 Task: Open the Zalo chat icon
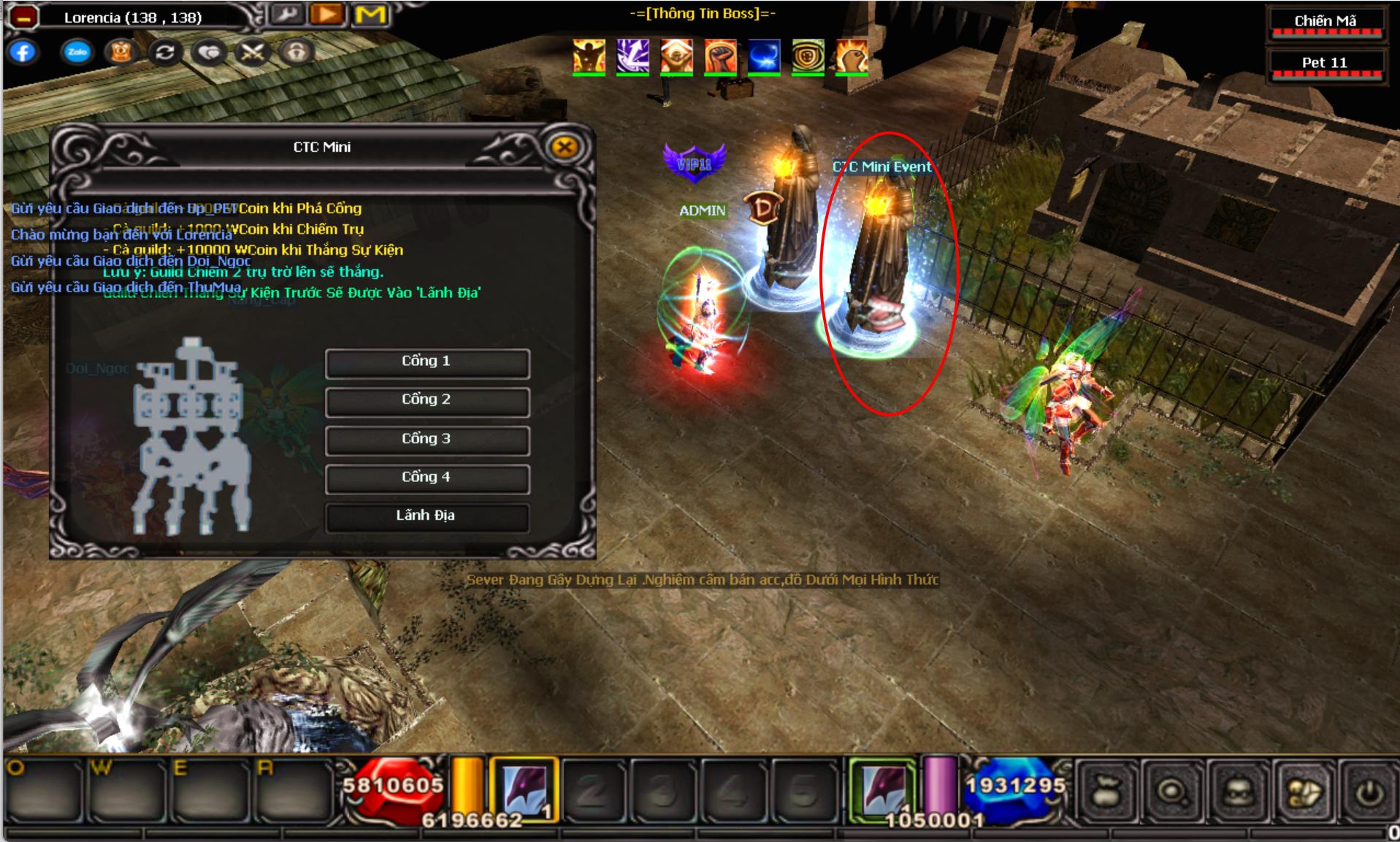click(77, 53)
